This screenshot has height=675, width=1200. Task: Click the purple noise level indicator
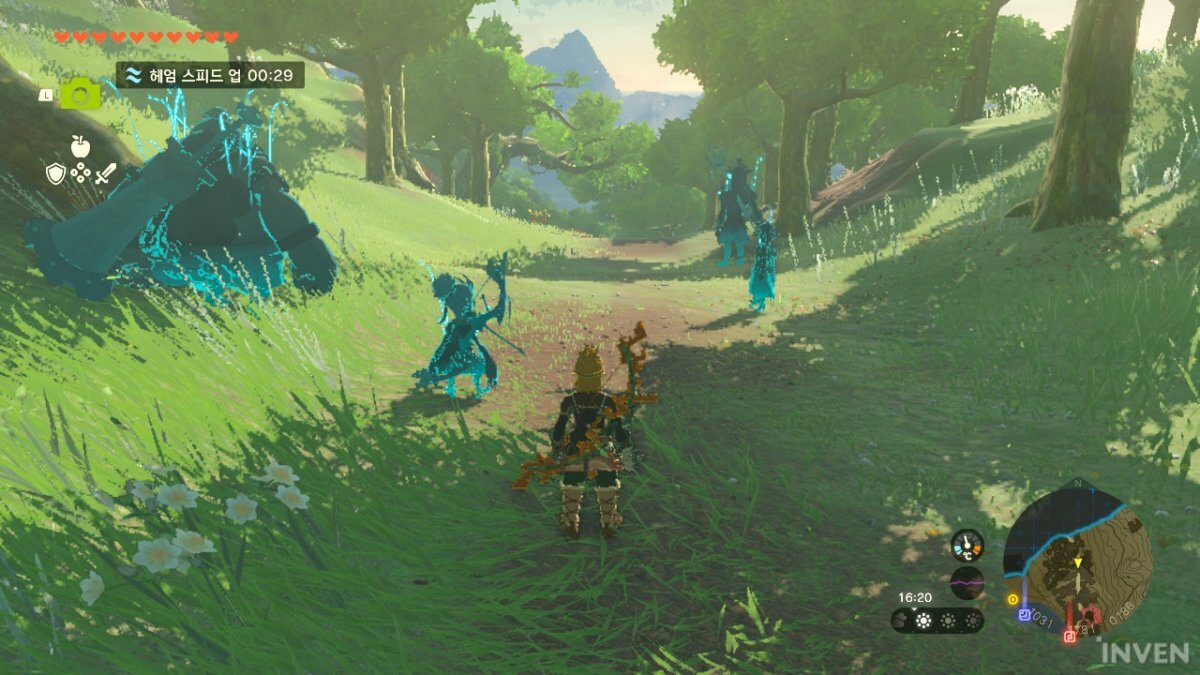coord(967,582)
